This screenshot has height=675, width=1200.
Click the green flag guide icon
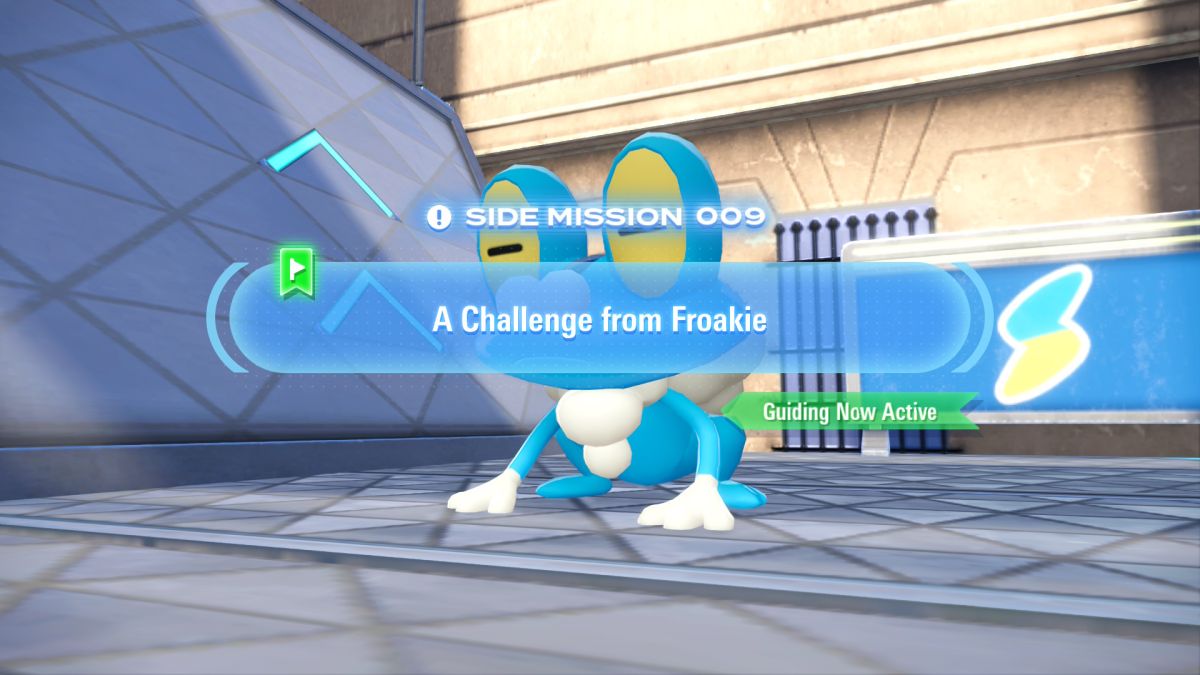298,273
